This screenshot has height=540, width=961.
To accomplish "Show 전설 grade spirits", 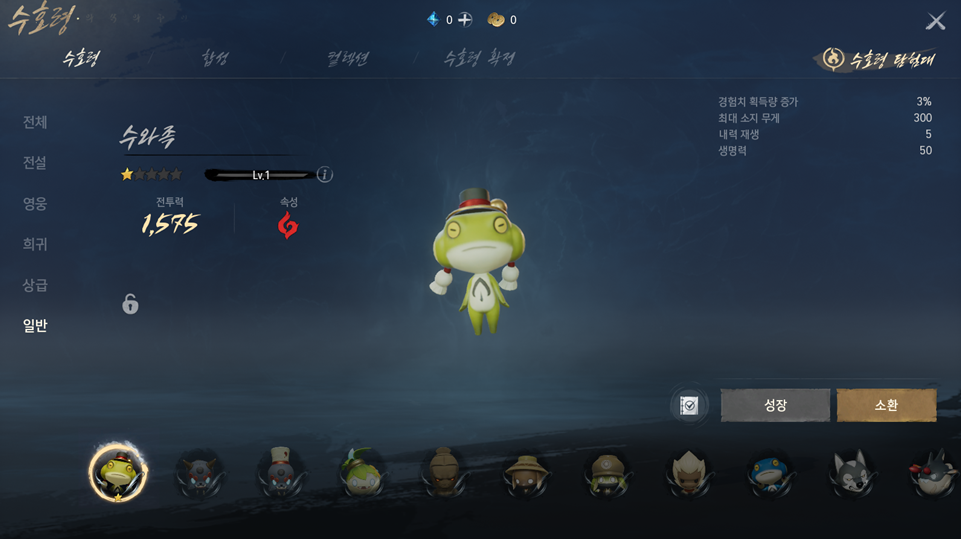I will tap(35, 163).
